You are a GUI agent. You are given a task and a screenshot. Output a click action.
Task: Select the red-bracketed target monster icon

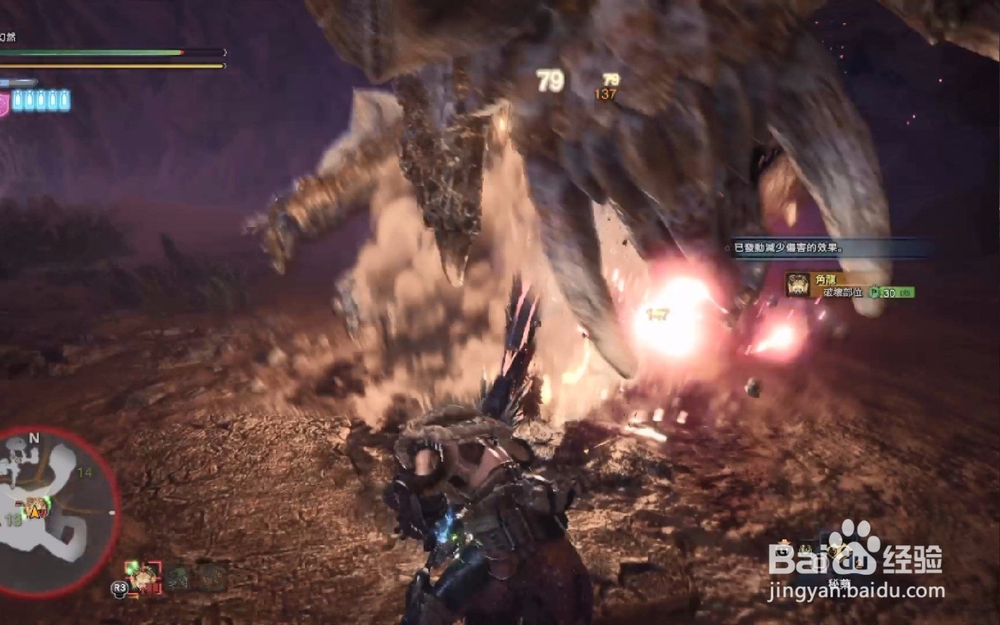pyautogui.click(x=144, y=576)
